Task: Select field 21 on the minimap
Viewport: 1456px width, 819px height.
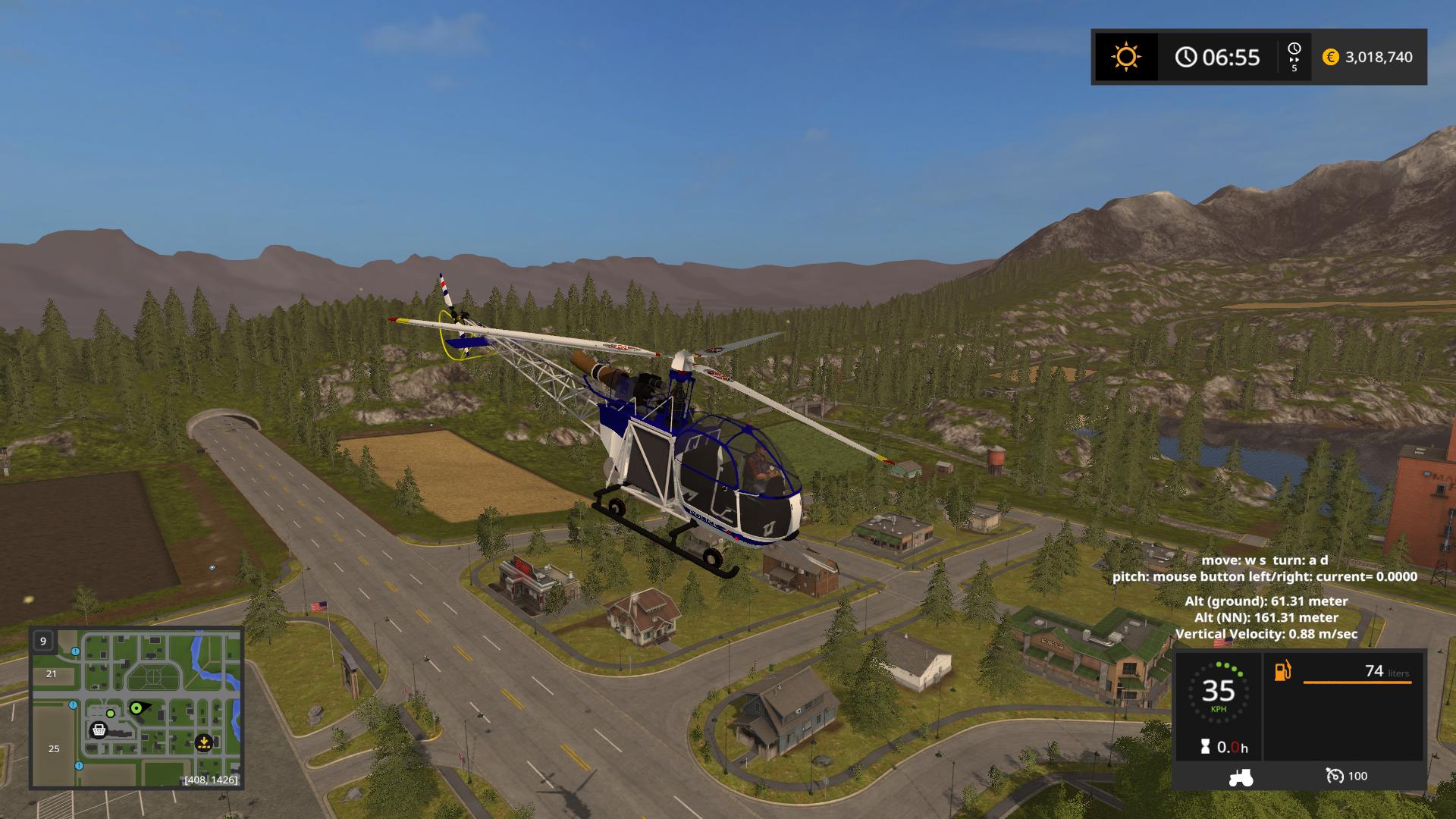Action: coord(52,673)
